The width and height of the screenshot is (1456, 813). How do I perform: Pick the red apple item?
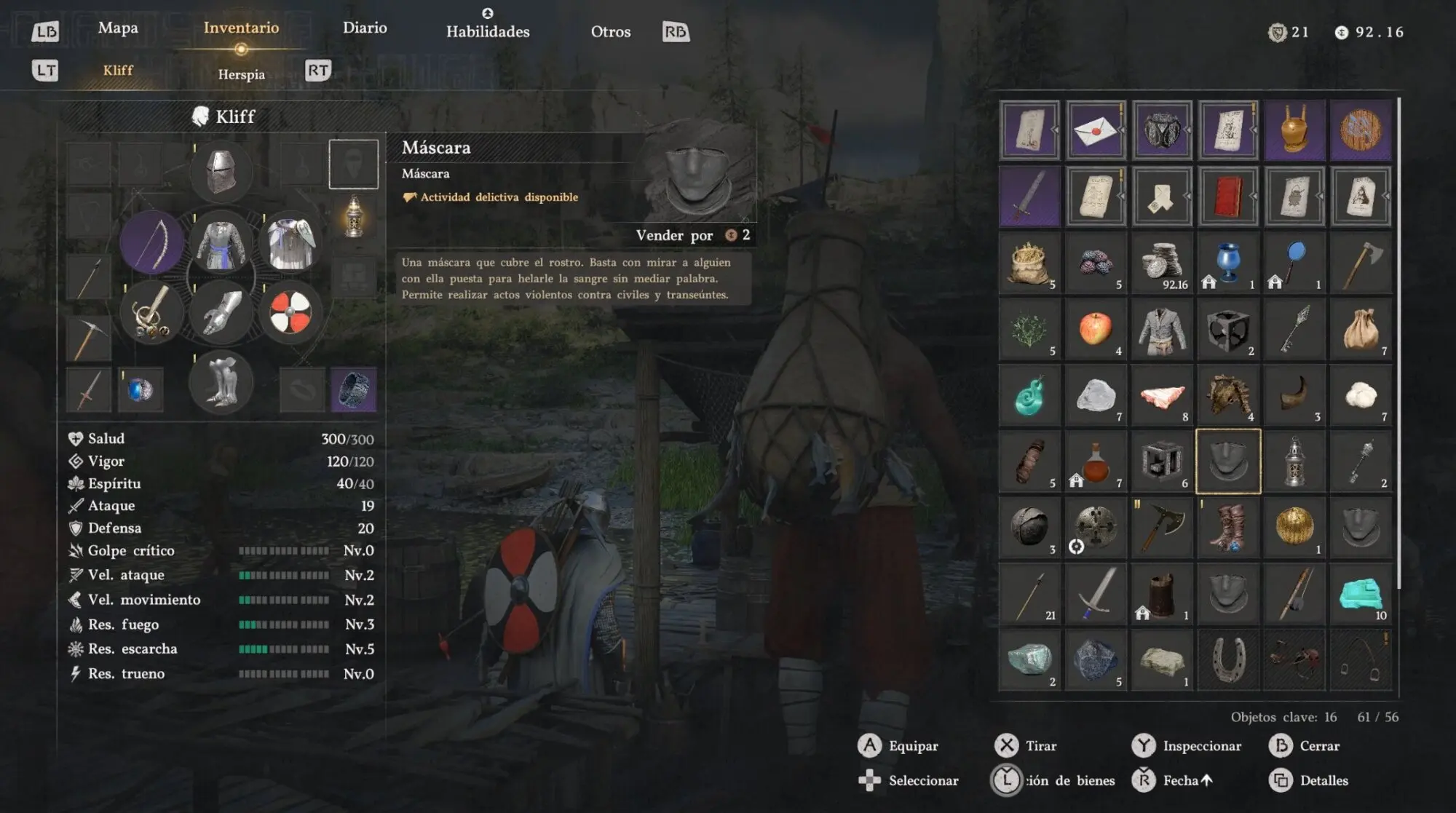pos(1096,330)
